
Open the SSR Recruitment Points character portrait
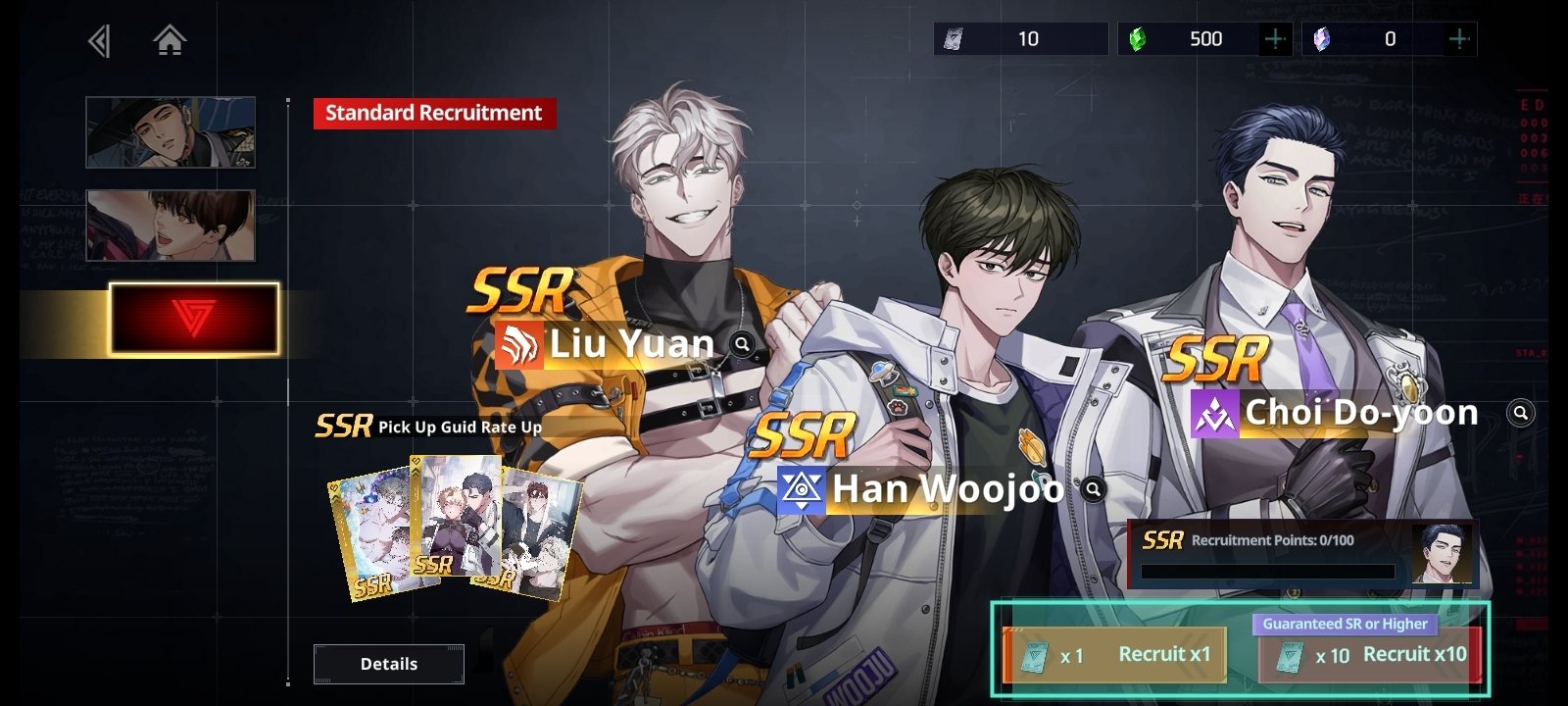[x=1442, y=554]
